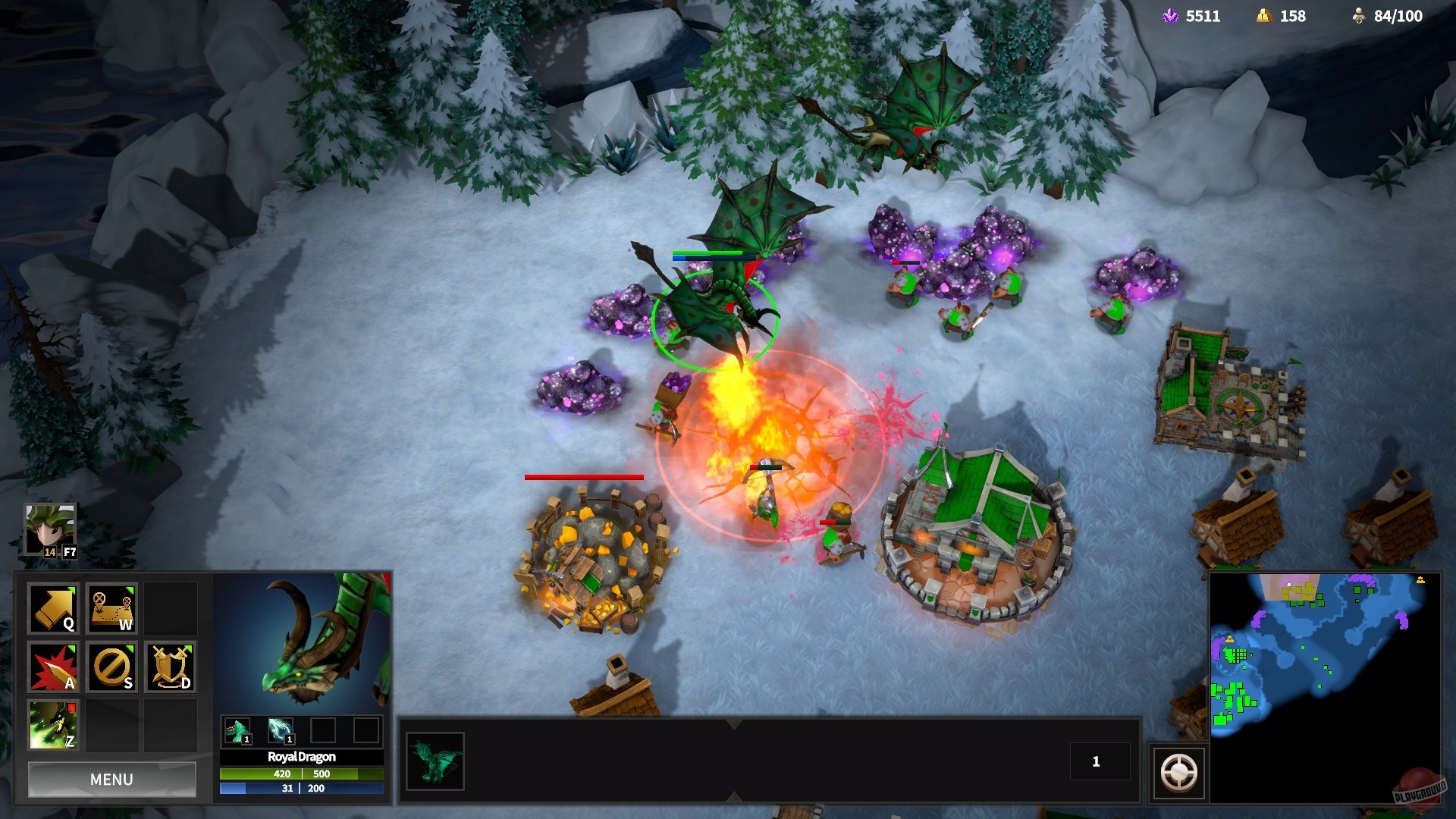Activate the Patrol map command icon
Image resolution: width=1456 pixels, height=819 pixels.
(111, 608)
